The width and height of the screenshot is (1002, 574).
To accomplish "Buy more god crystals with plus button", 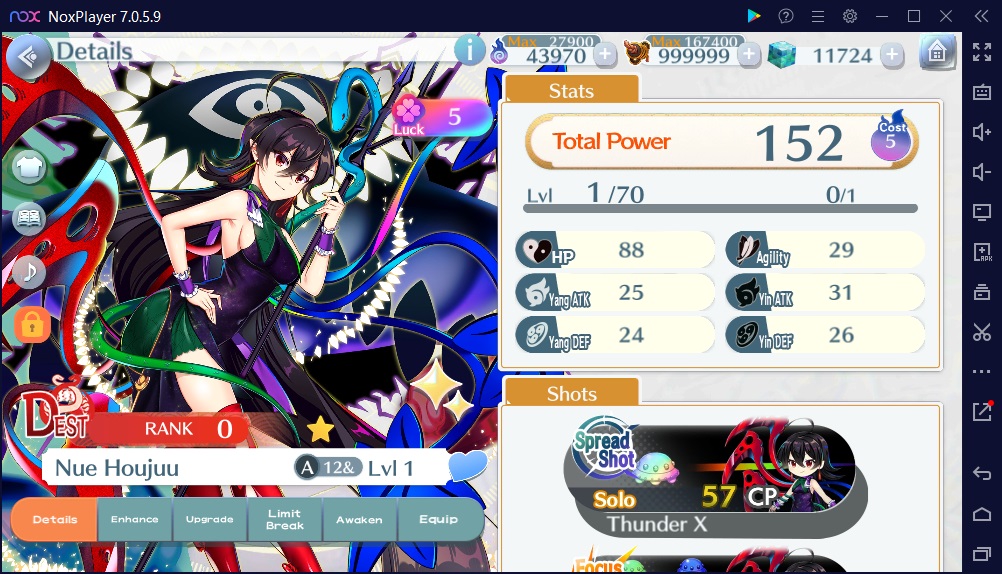I will pos(893,55).
